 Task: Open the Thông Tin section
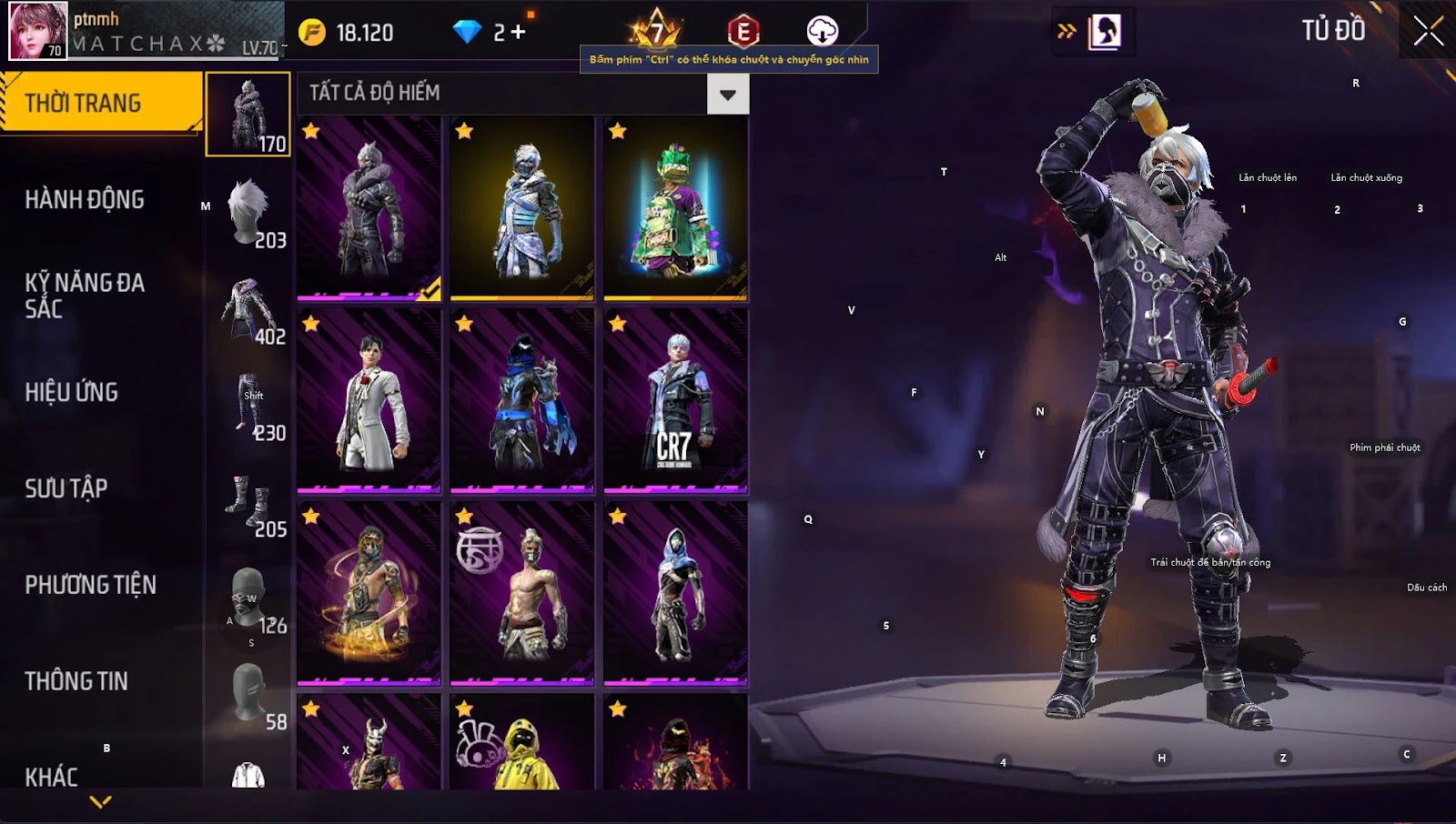pos(76,681)
